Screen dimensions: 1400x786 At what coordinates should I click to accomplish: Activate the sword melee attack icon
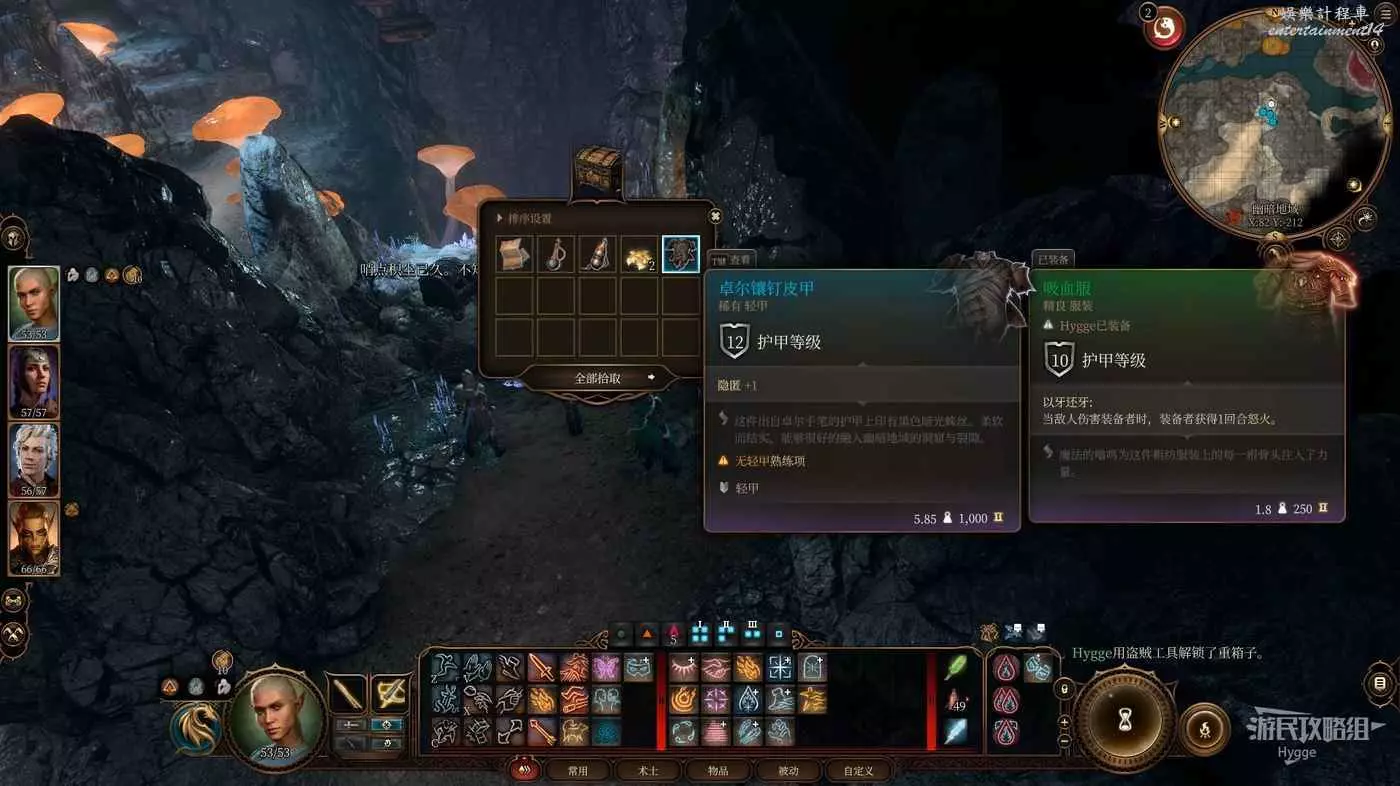(542, 667)
